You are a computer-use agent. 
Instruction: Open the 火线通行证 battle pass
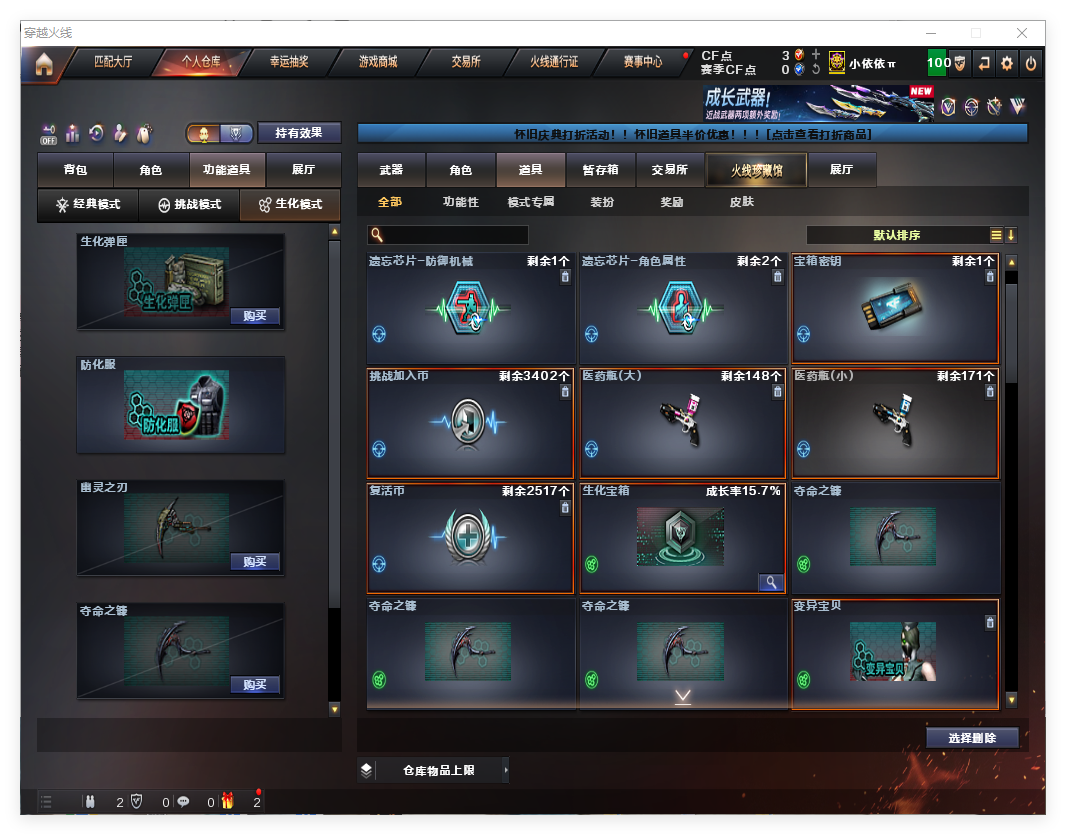pos(554,62)
